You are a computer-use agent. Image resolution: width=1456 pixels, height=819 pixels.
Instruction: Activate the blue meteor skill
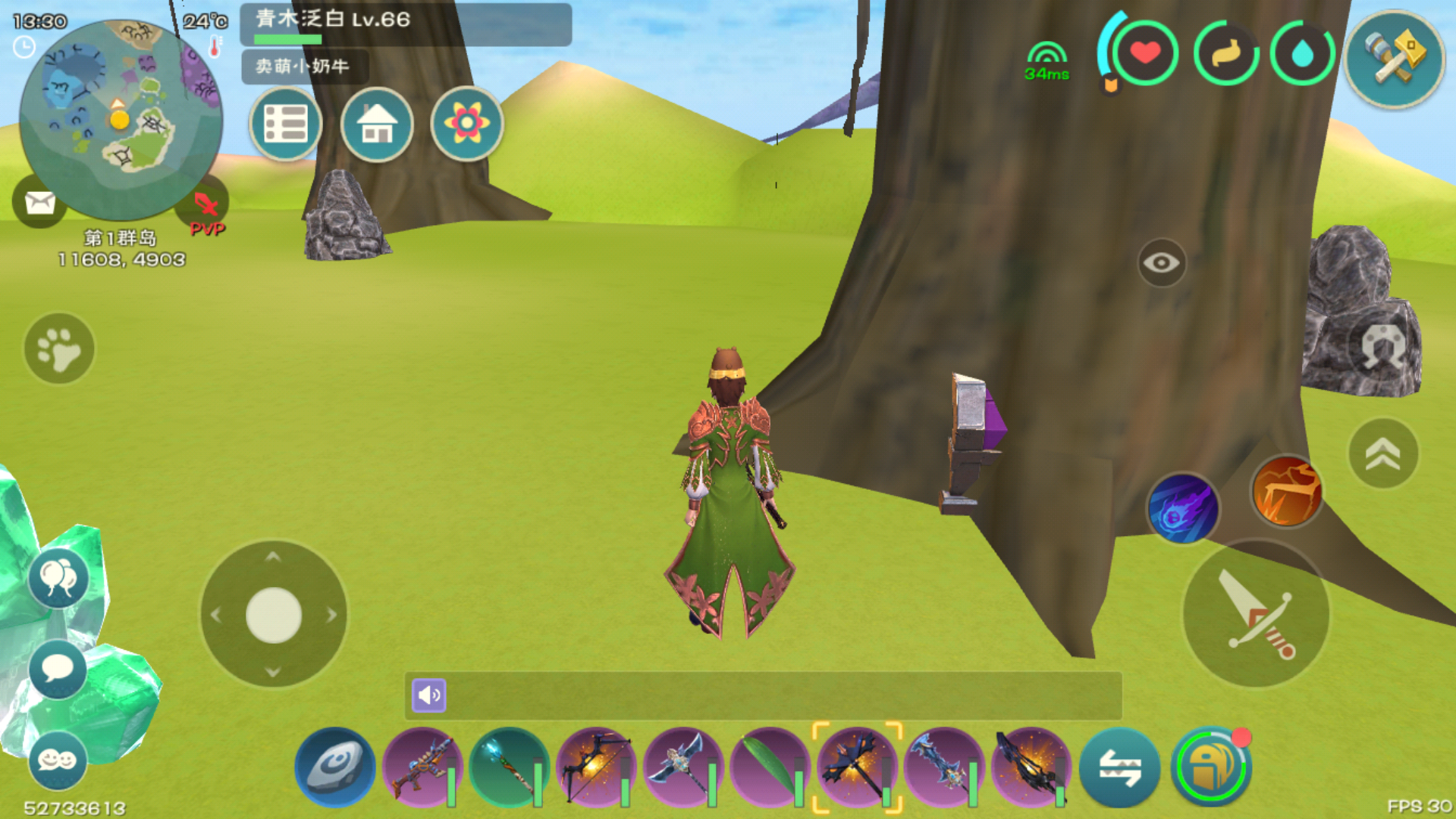1182,510
